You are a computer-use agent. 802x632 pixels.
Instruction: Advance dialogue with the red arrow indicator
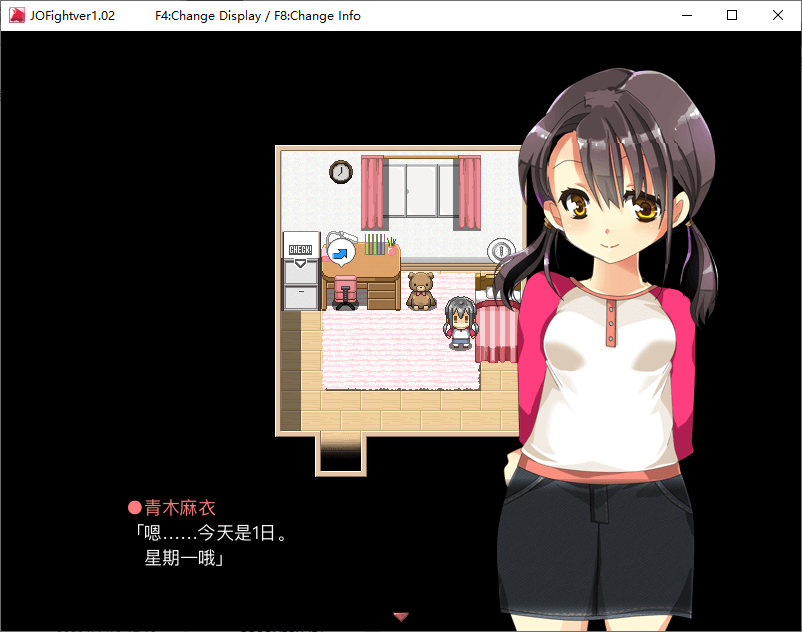pos(401,617)
